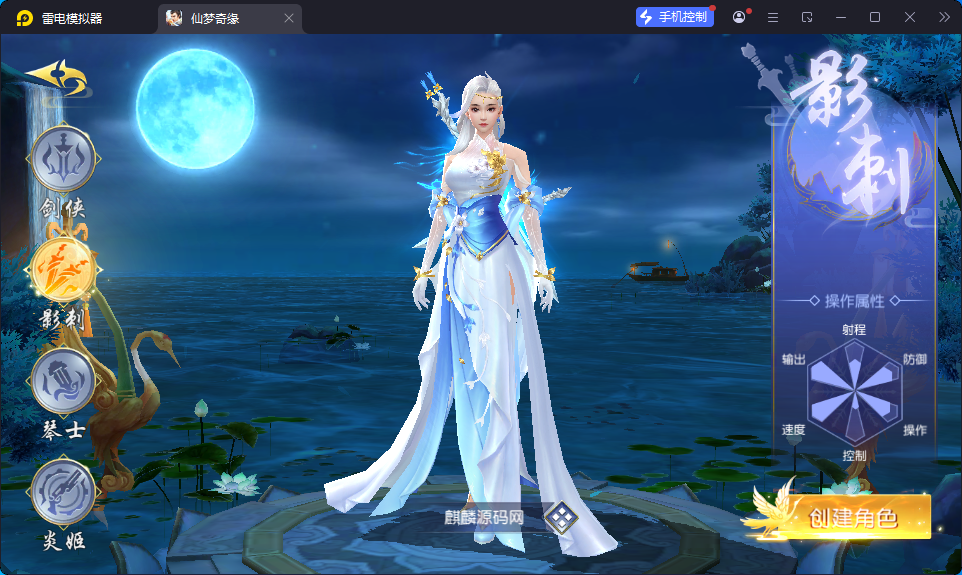This screenshot has width=962, height=575.
Task: Minimize the emulator window
Action: [841, 17]
